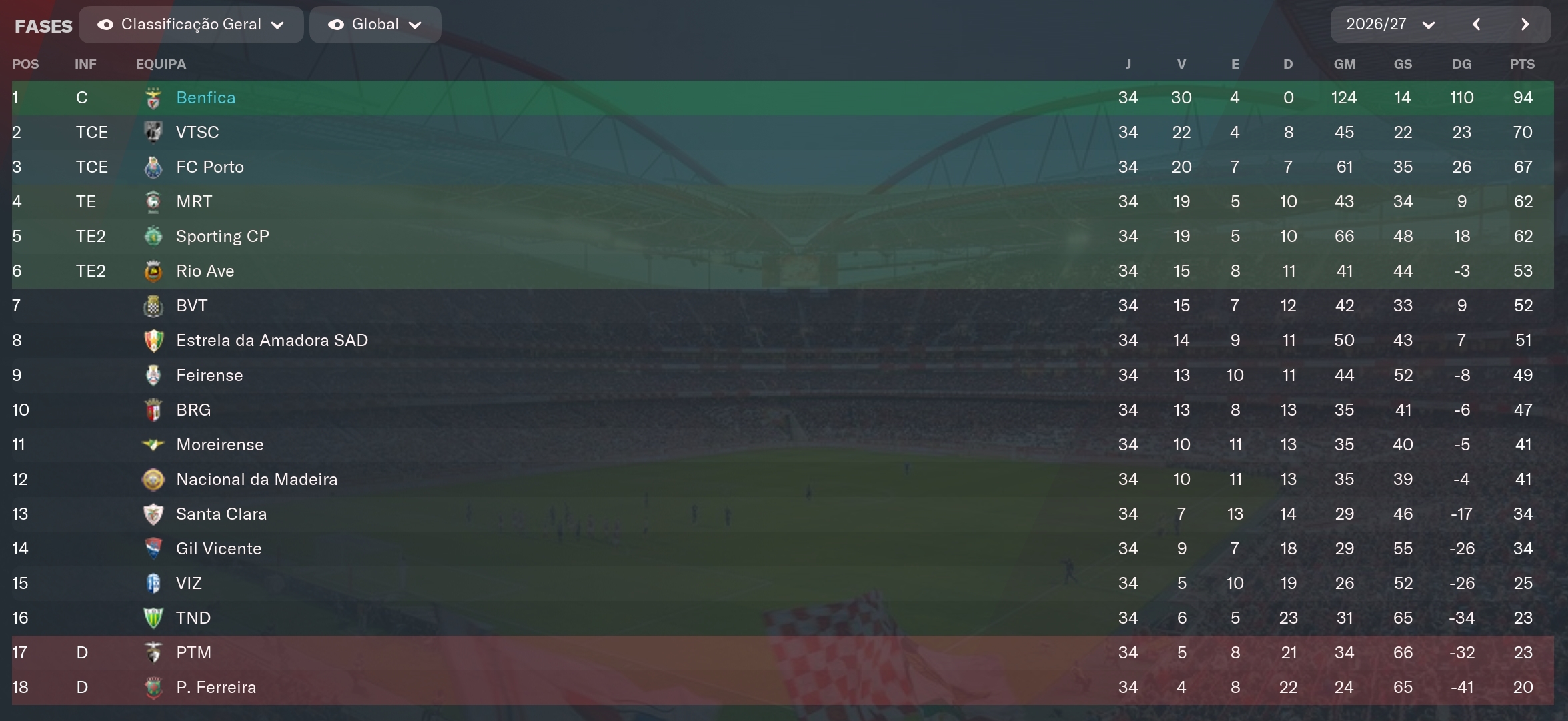Go to the previous season arrow
The image size is (1568, 721).
click(1477, 25)
